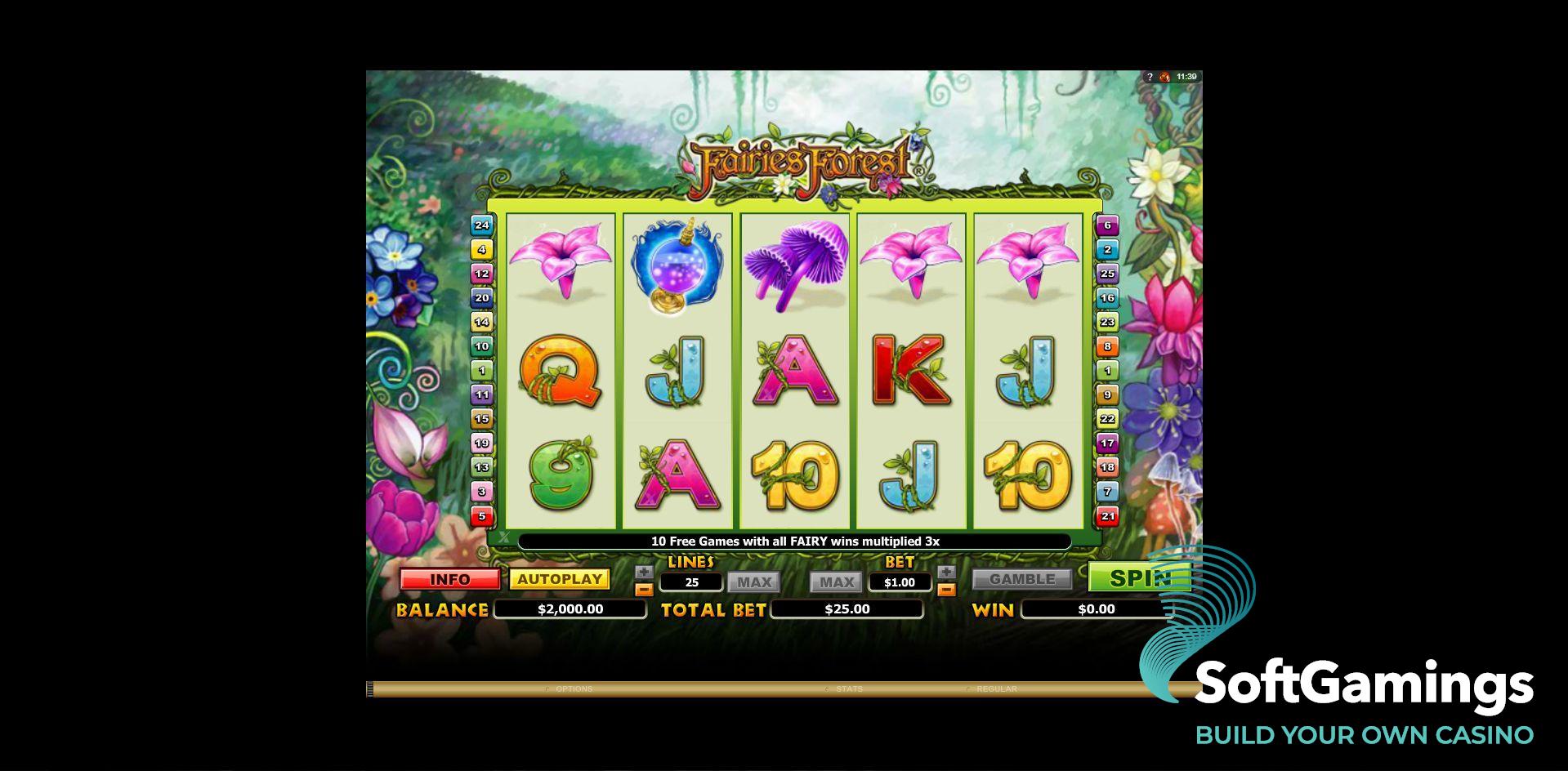The height and width of the screenshot is (771, 1568).
Task: Click the help question mark icon
Action: coord(1150,74)
